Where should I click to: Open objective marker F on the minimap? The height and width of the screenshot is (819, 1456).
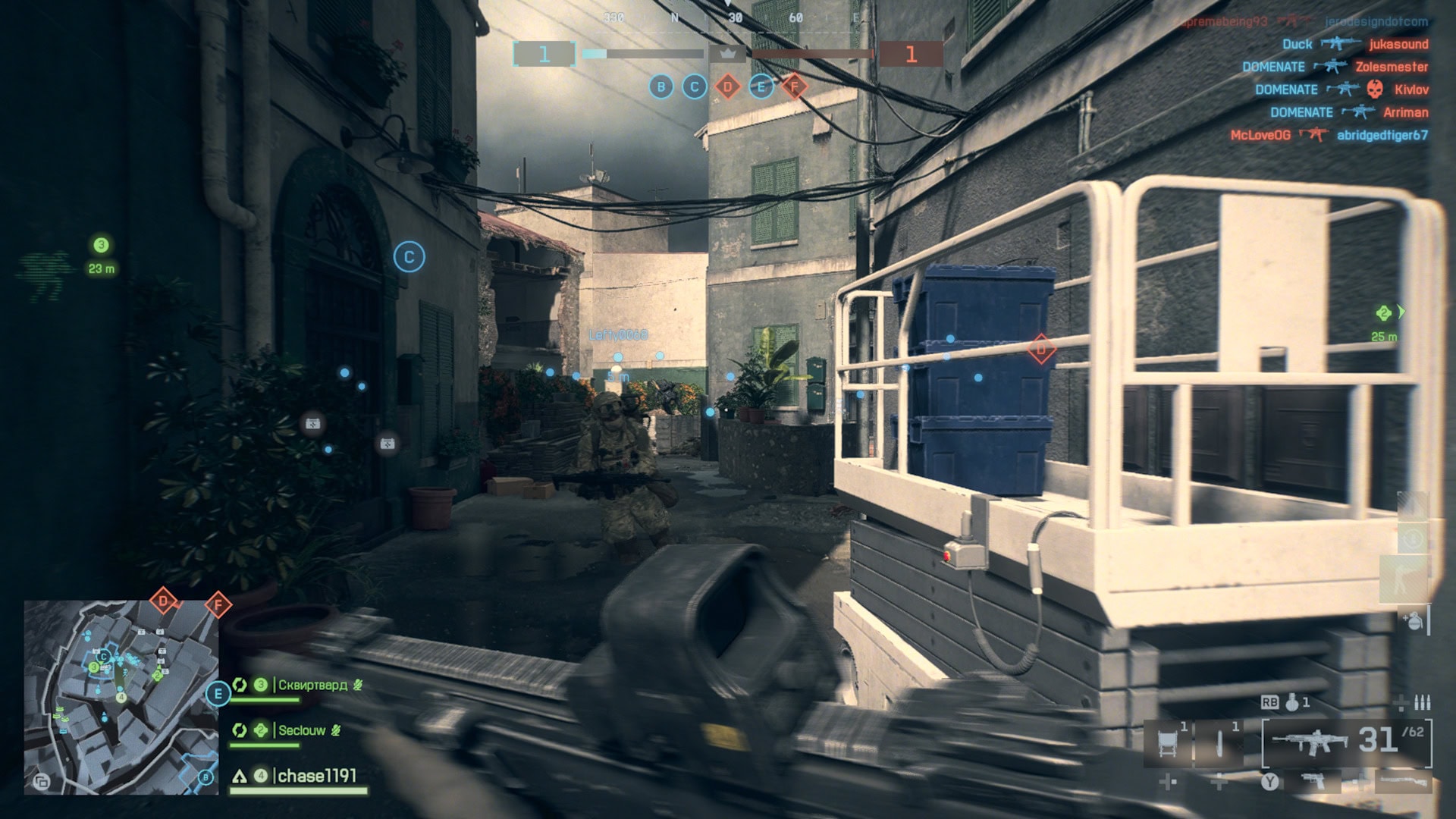coord(217,604)
